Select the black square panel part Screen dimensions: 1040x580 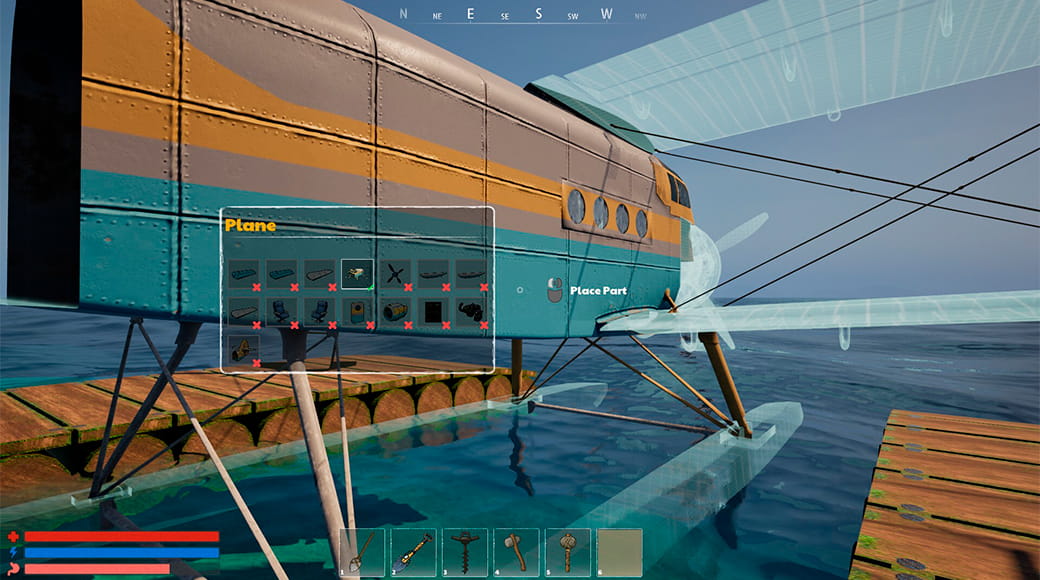(x=433, y=311)
